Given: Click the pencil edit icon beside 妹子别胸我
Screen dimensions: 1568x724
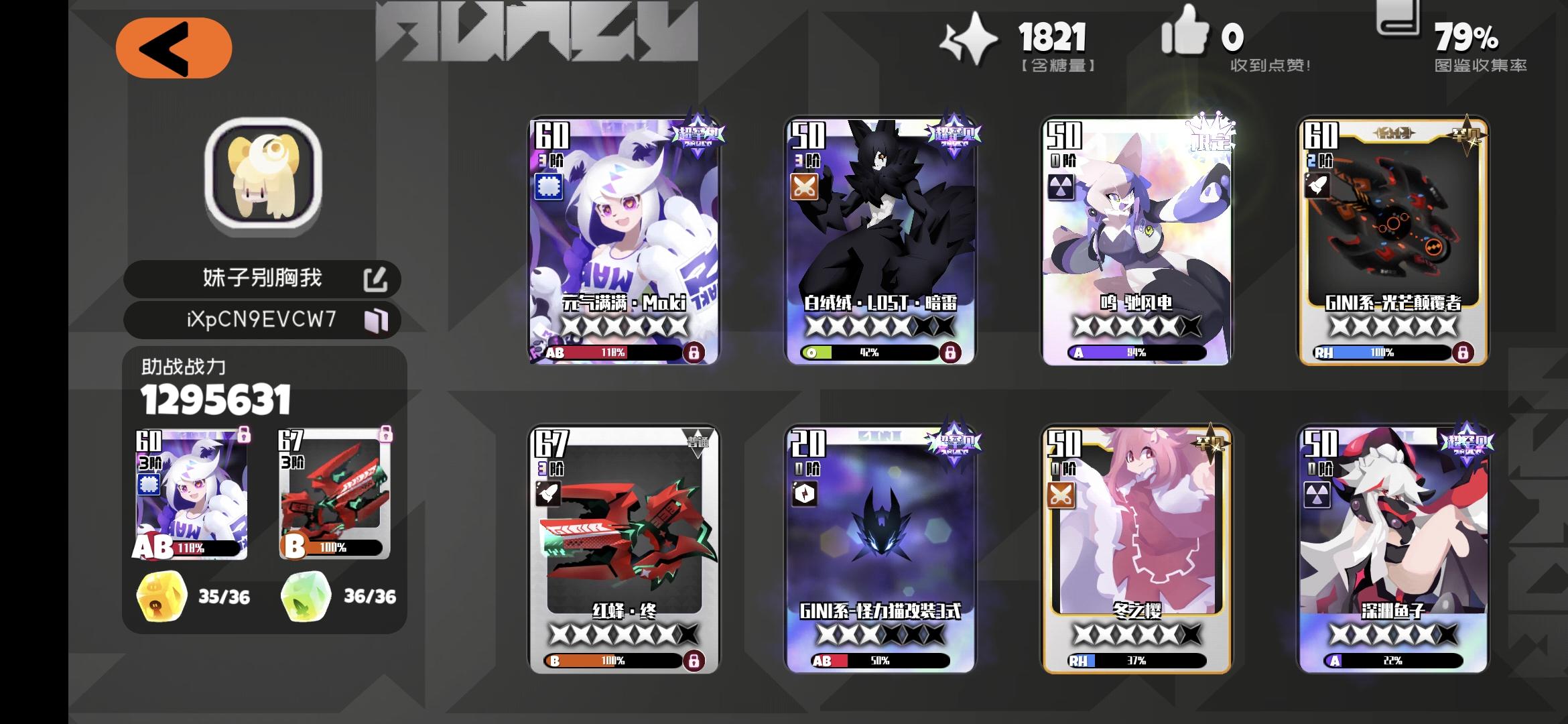Looking at the screenshot, I should point(379,279).
